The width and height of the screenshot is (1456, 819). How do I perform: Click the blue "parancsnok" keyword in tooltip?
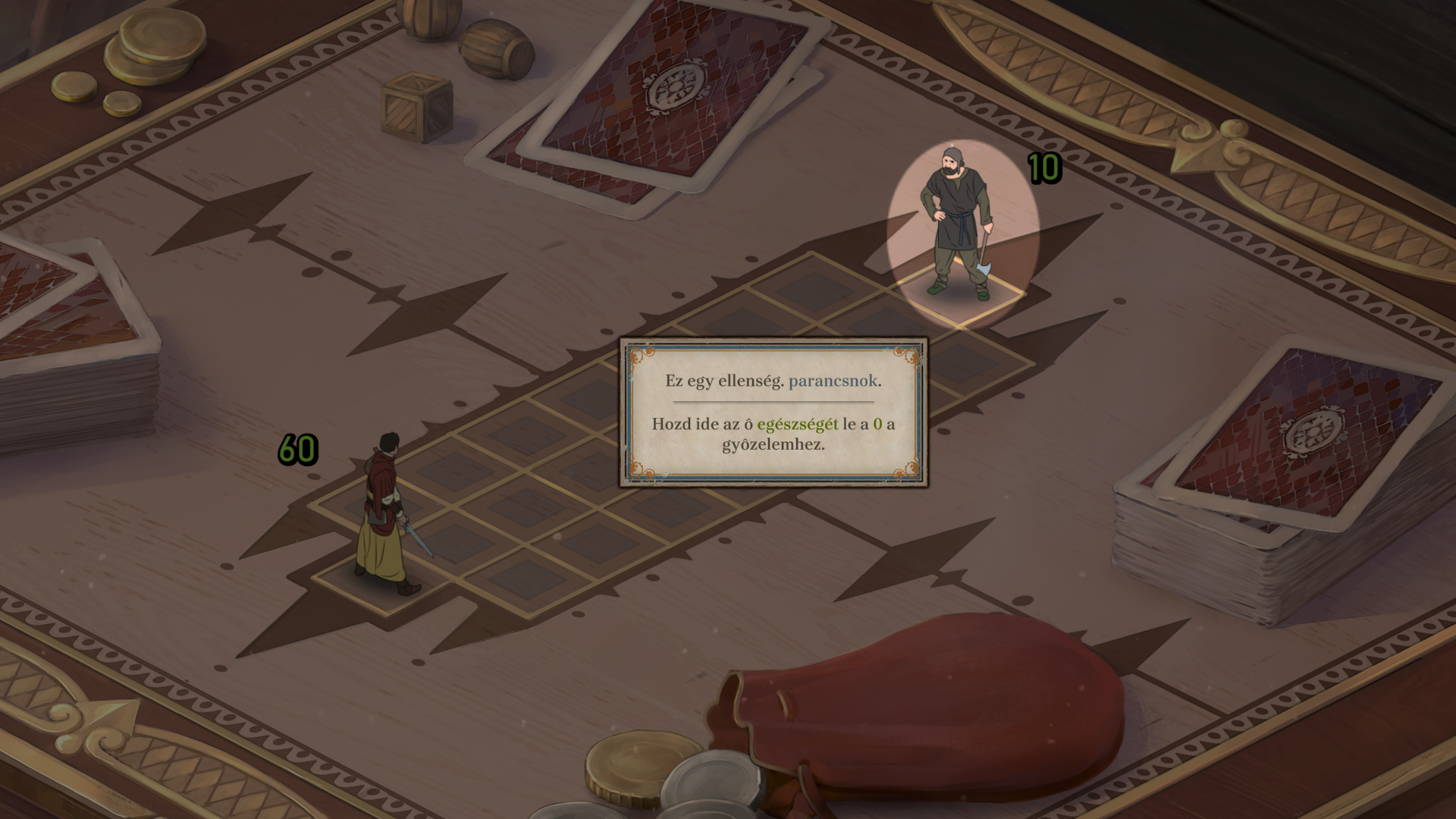833,381
